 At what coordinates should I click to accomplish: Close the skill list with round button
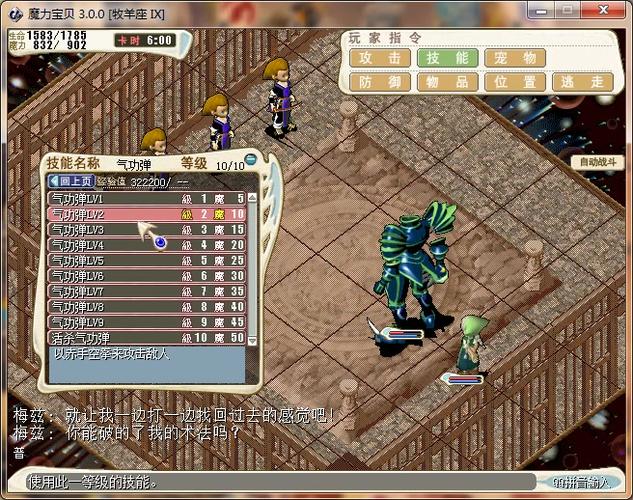251,160
